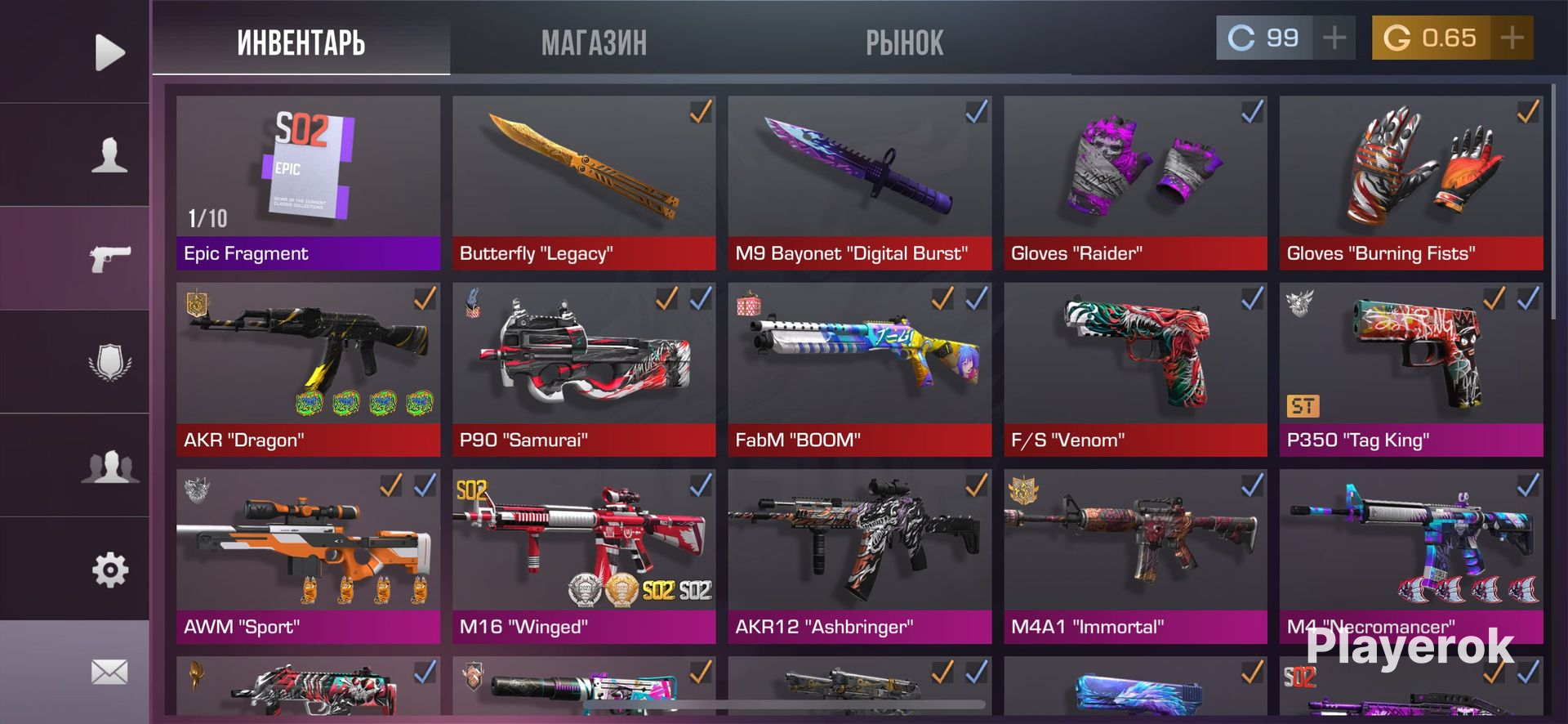This screenshot has height=724, width=1568.
Task: Choose the AKR "Dragon" skin
Action: (x=308, y=369)
